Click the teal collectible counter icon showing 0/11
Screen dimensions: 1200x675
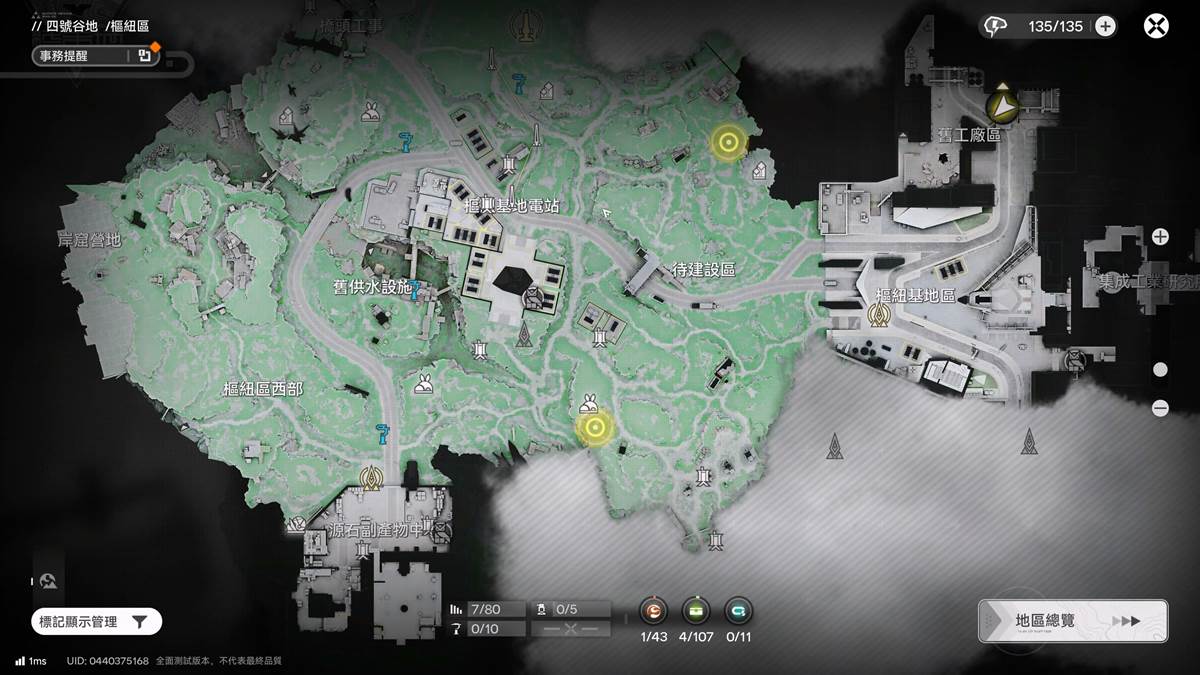point(738,611)
